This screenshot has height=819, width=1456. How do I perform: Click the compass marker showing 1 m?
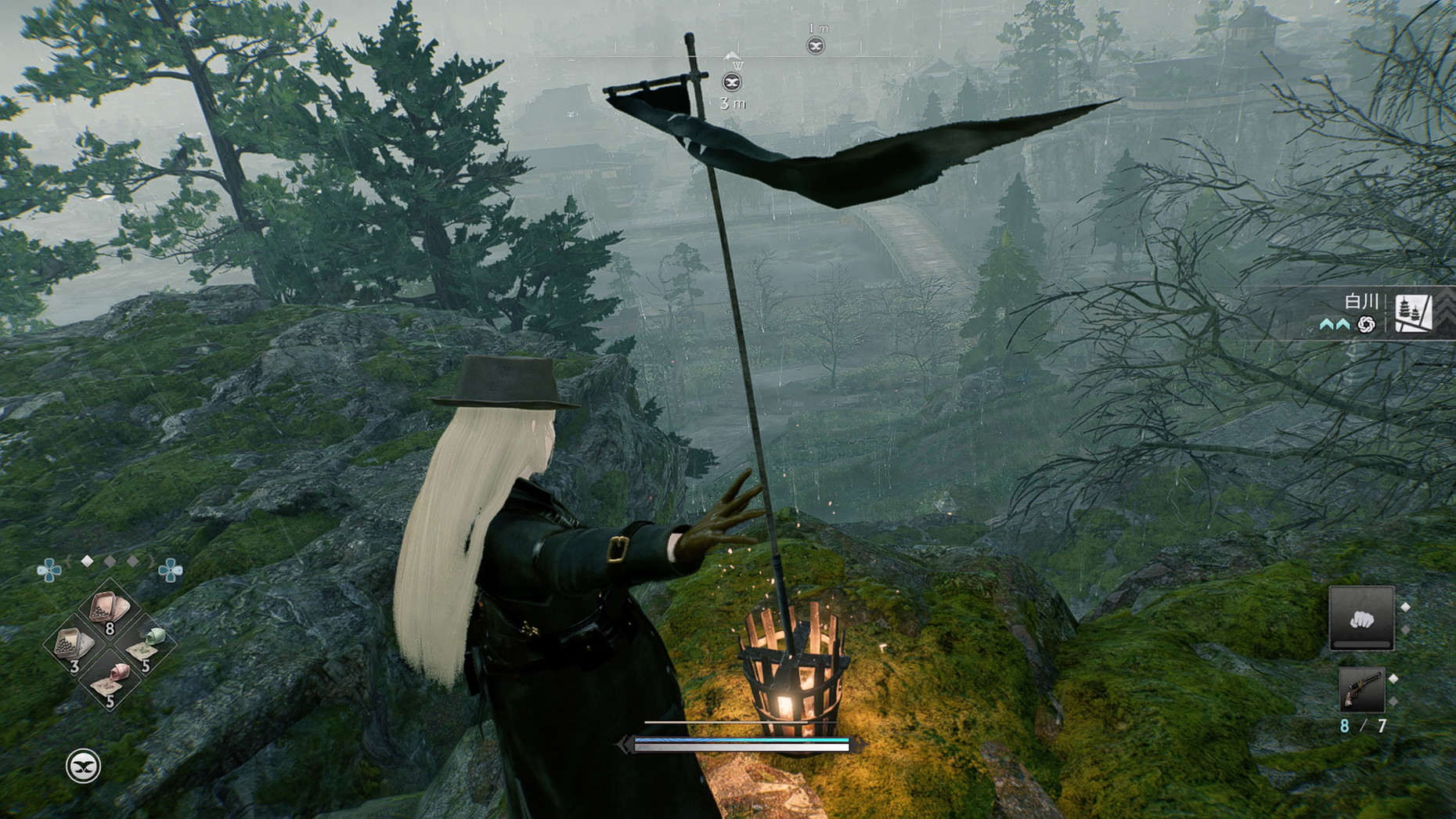pyautogui.click(x=816, y=46)
